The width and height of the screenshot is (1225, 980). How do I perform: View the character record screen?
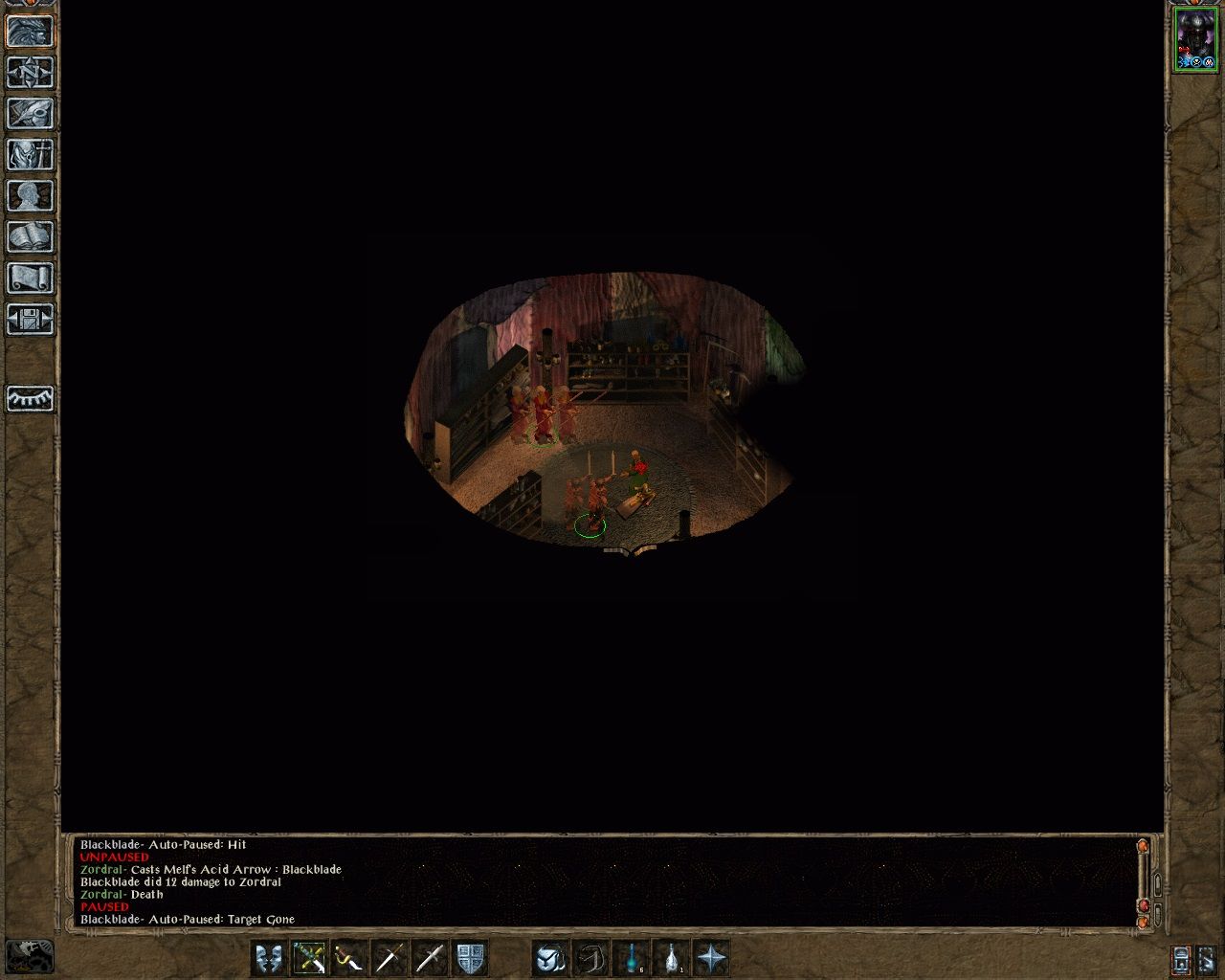[x=29, y=195]
